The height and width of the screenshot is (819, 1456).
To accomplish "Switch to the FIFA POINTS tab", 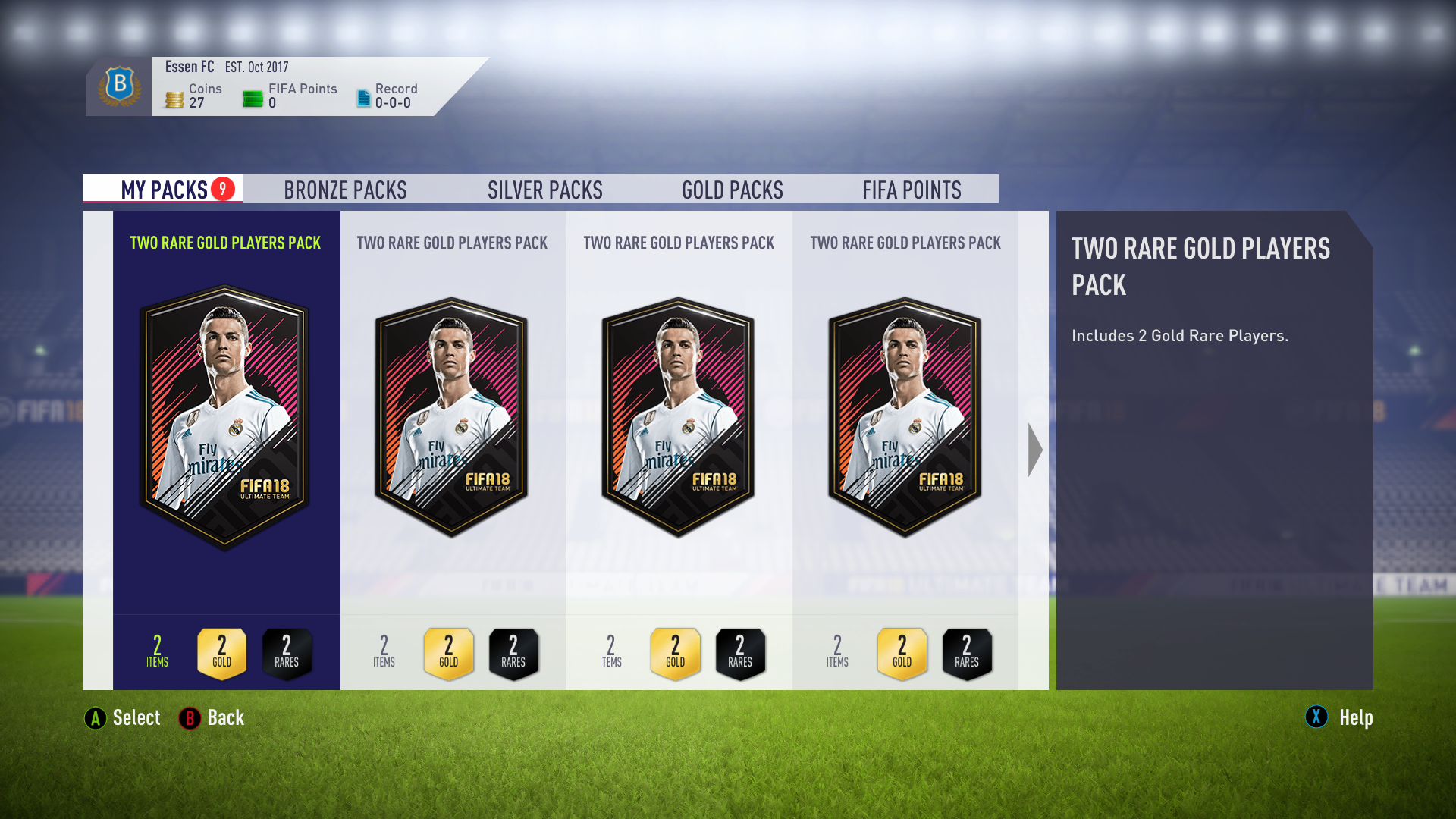I will [x=912, y=190].
